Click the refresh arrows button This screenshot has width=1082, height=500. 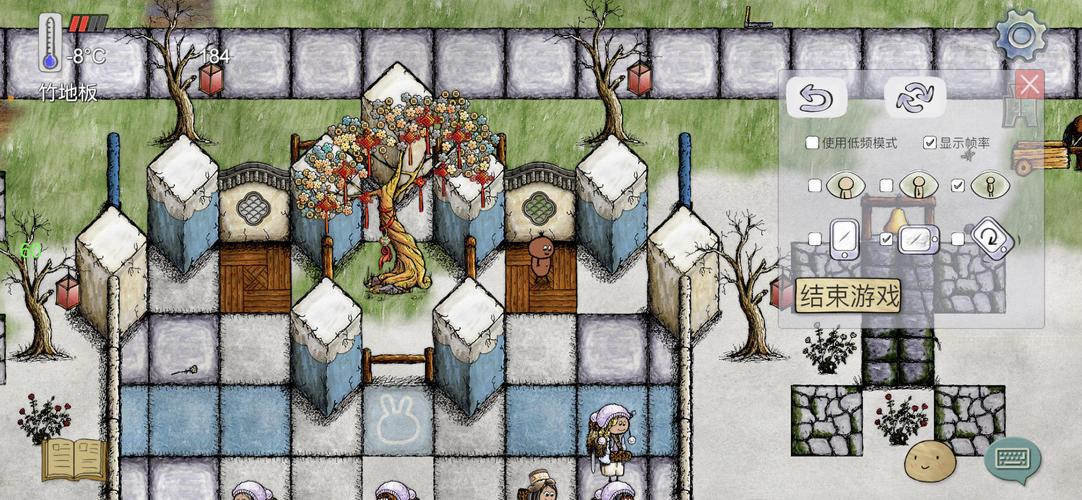click(914, 98)
